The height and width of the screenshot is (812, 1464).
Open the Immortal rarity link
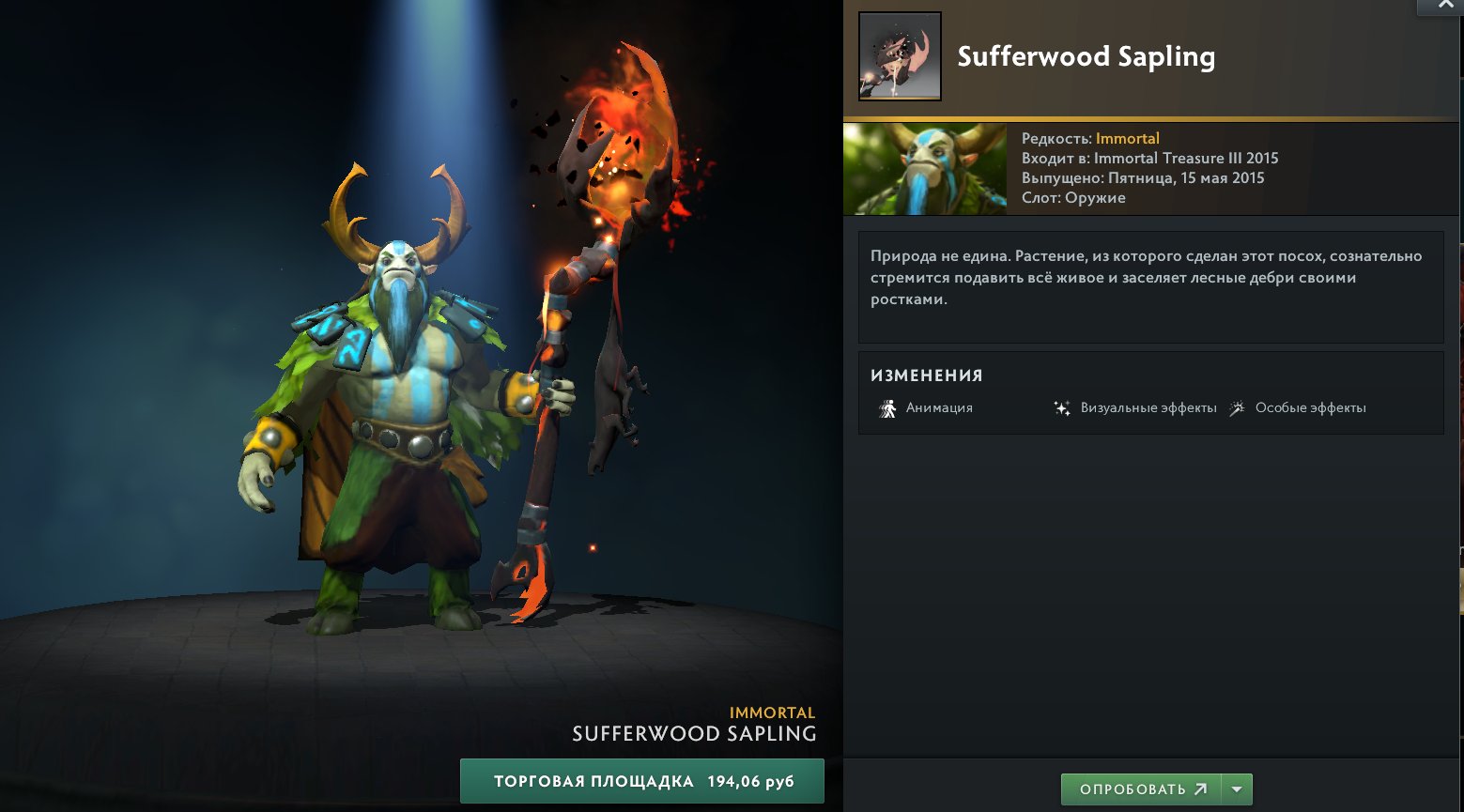coord(1127,138)
